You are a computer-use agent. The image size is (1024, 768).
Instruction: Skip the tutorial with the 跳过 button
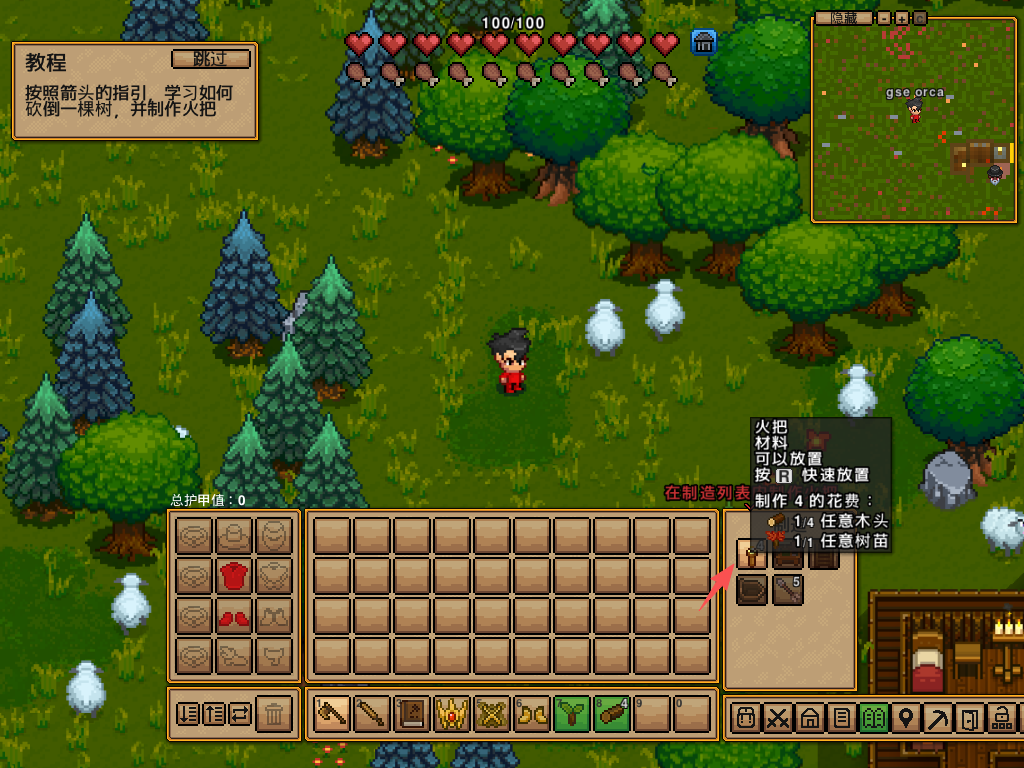tap(210, 59)
